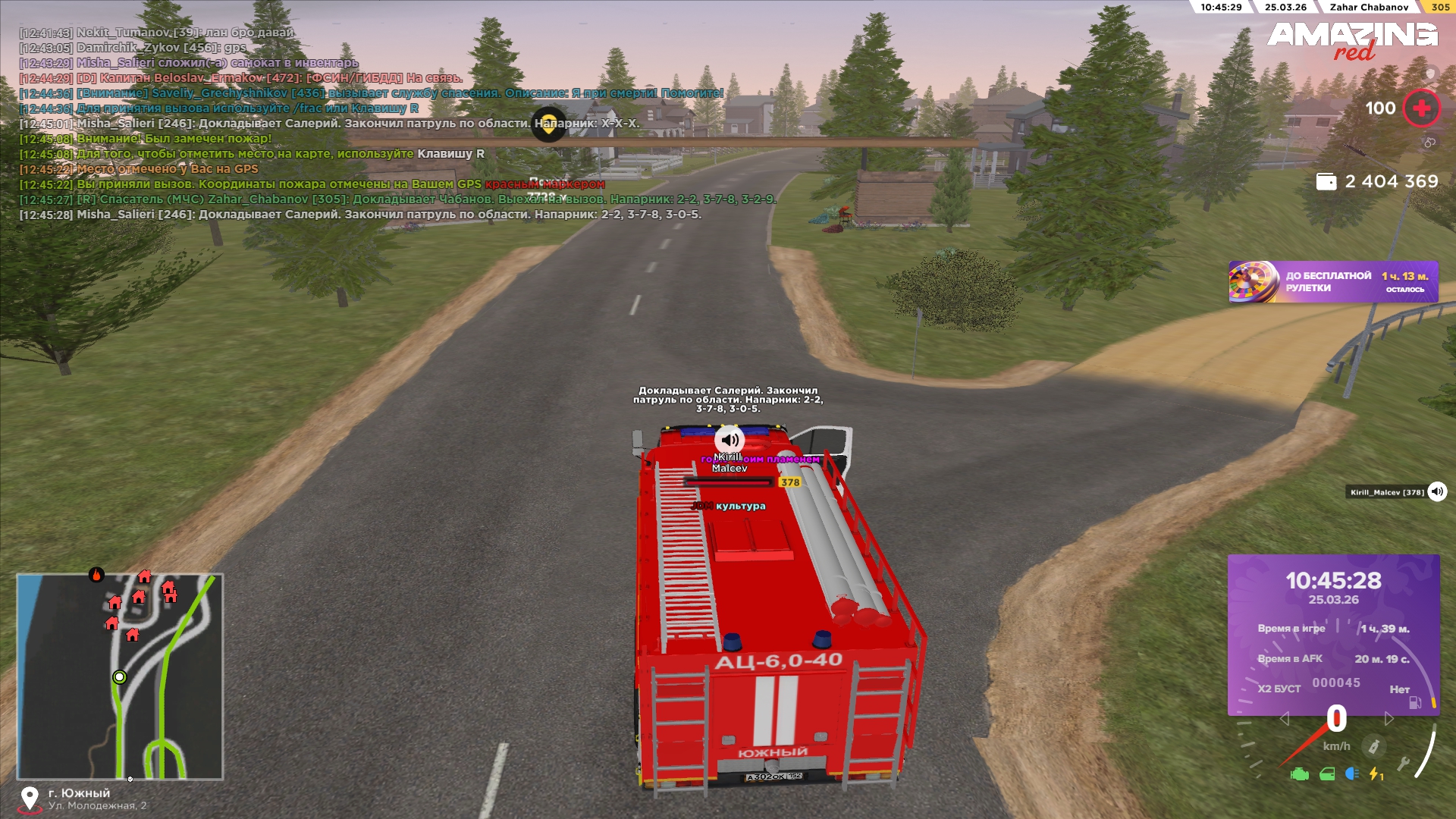Click the location pin beside г. Южный

(30, 798)
